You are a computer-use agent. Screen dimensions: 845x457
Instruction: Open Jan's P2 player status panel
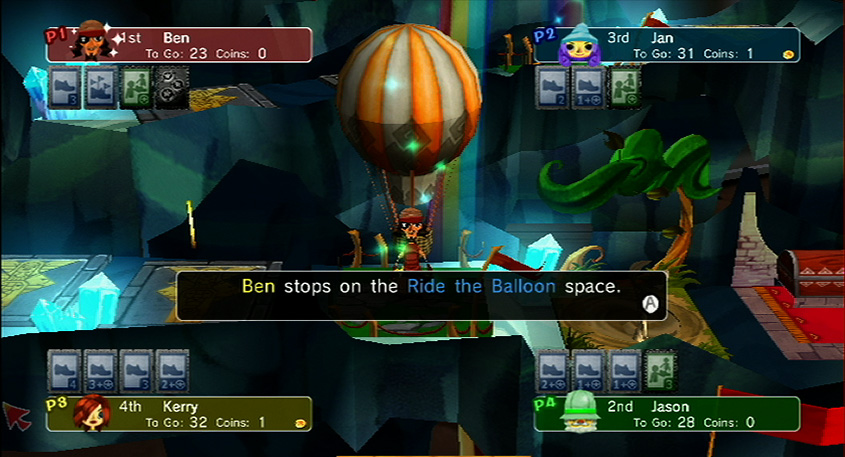point(667,45)
